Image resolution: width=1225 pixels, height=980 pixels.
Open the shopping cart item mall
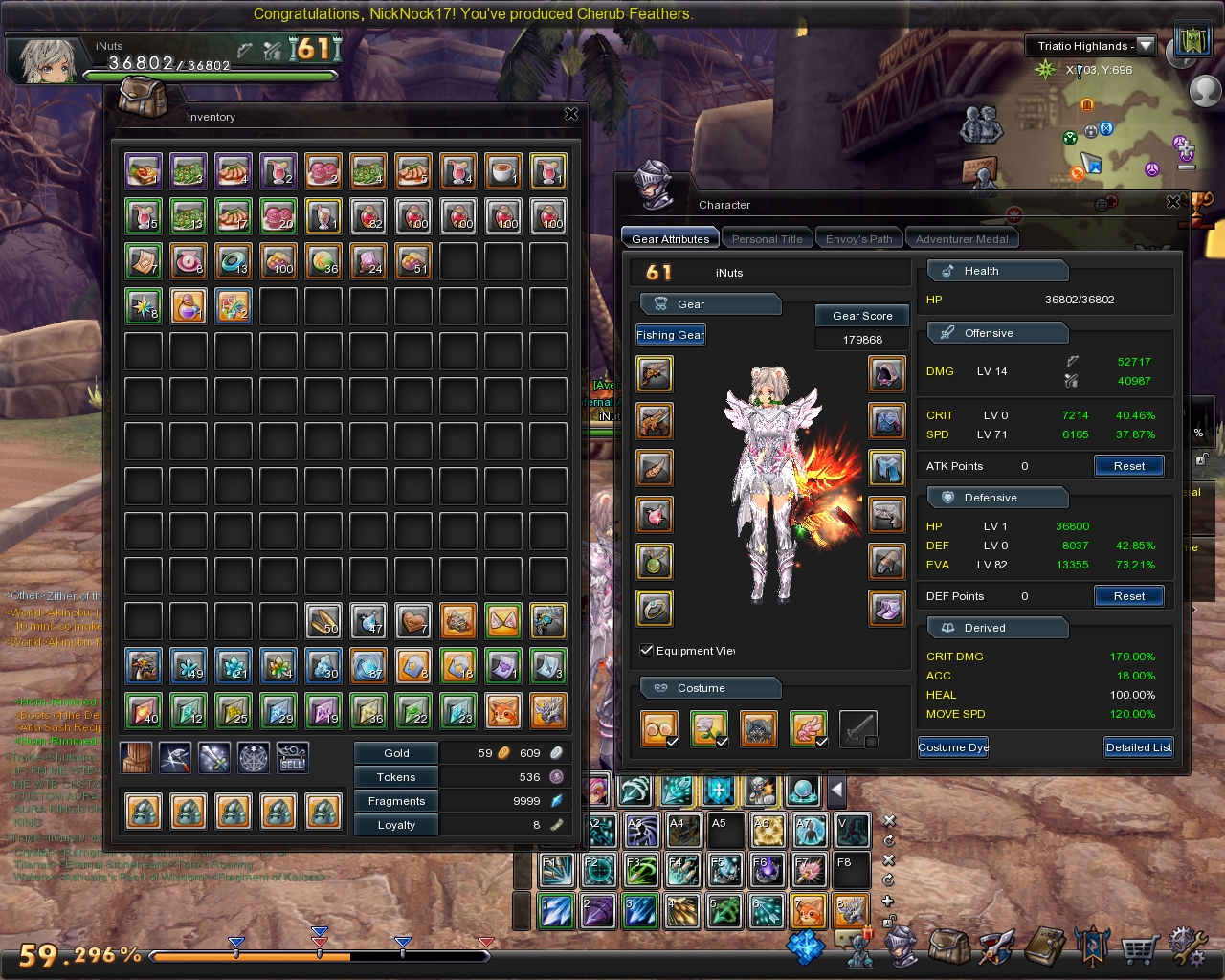[x=1139, y=950]
